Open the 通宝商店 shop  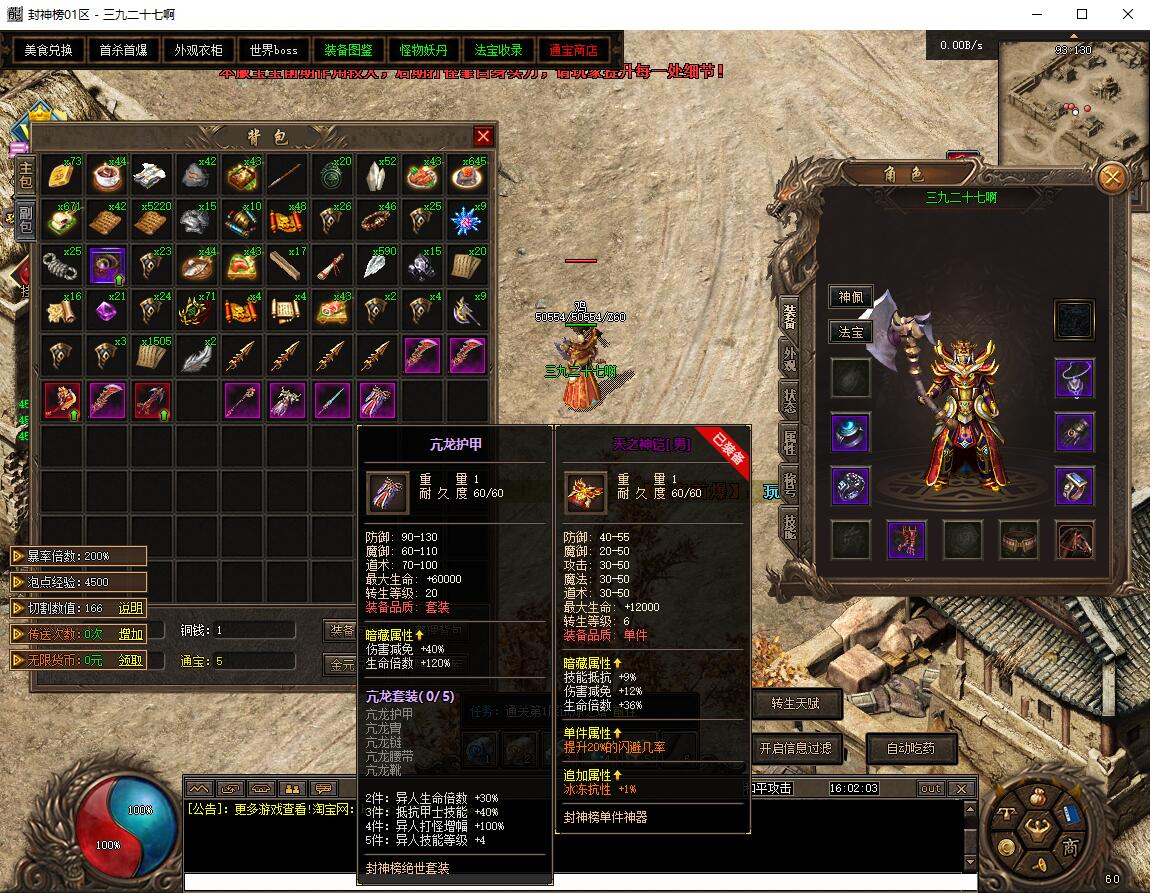pos(573,50)
